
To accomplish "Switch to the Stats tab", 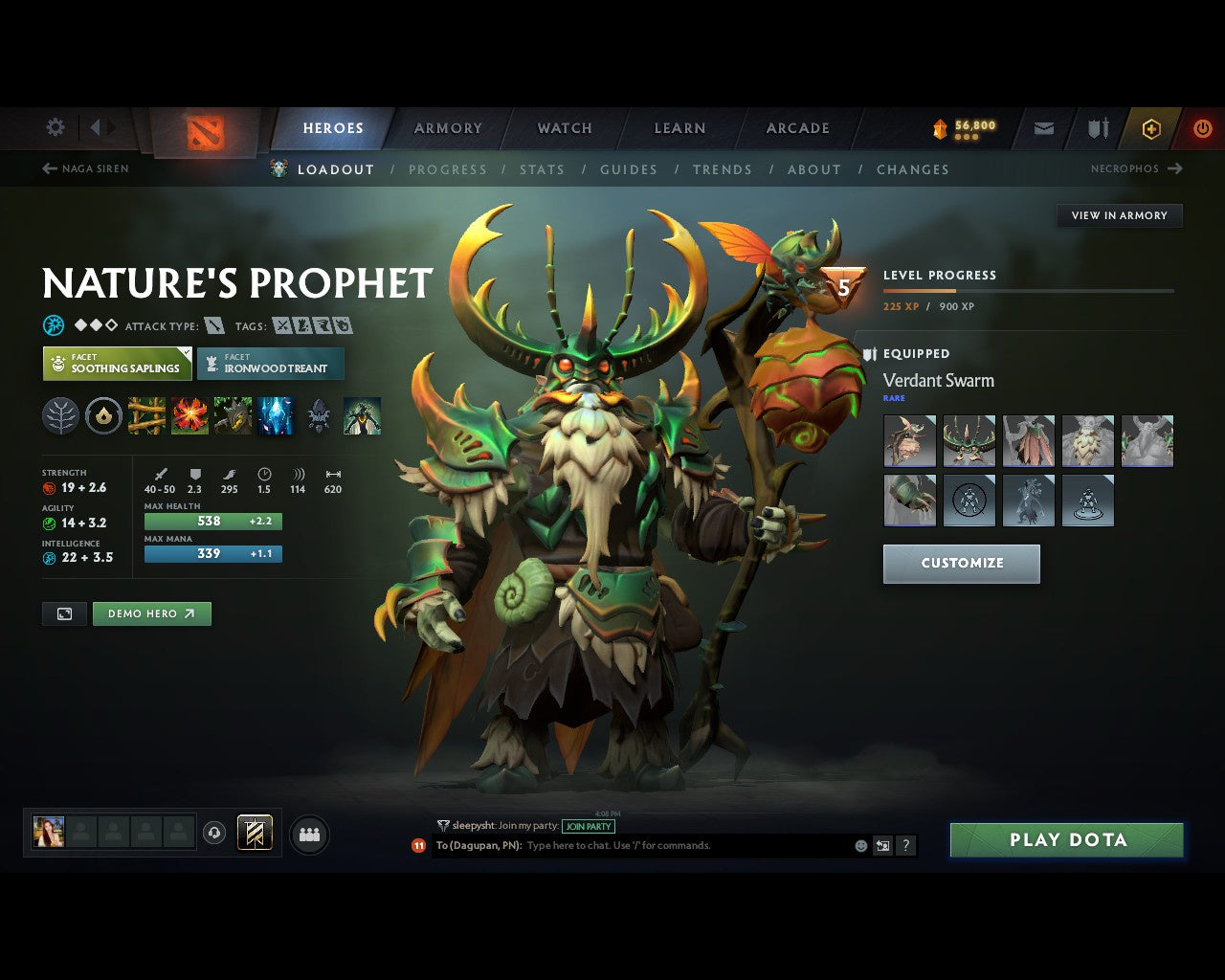I will [542, 169].
